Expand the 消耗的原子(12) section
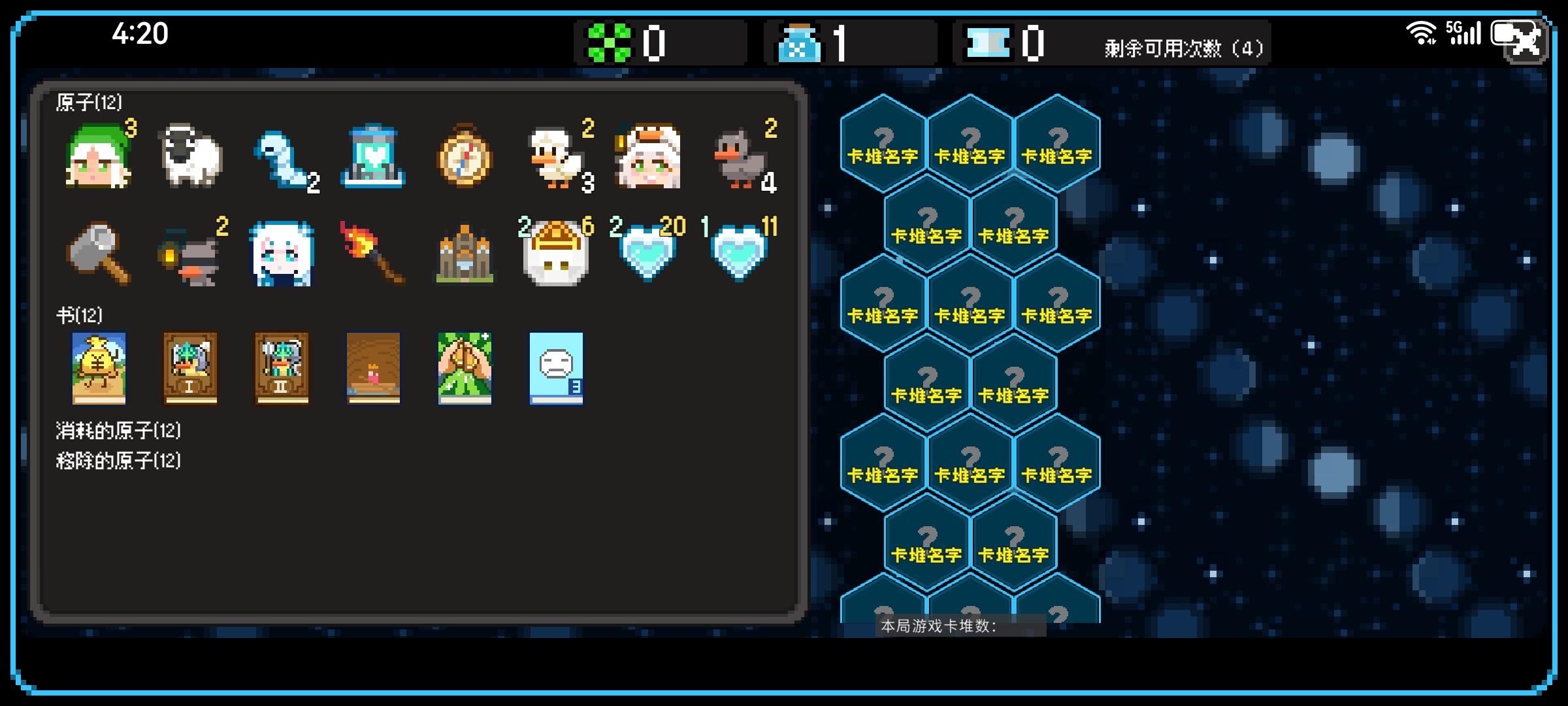The height and width of the screenshot is (706, 1568). [x=118, y=430]
